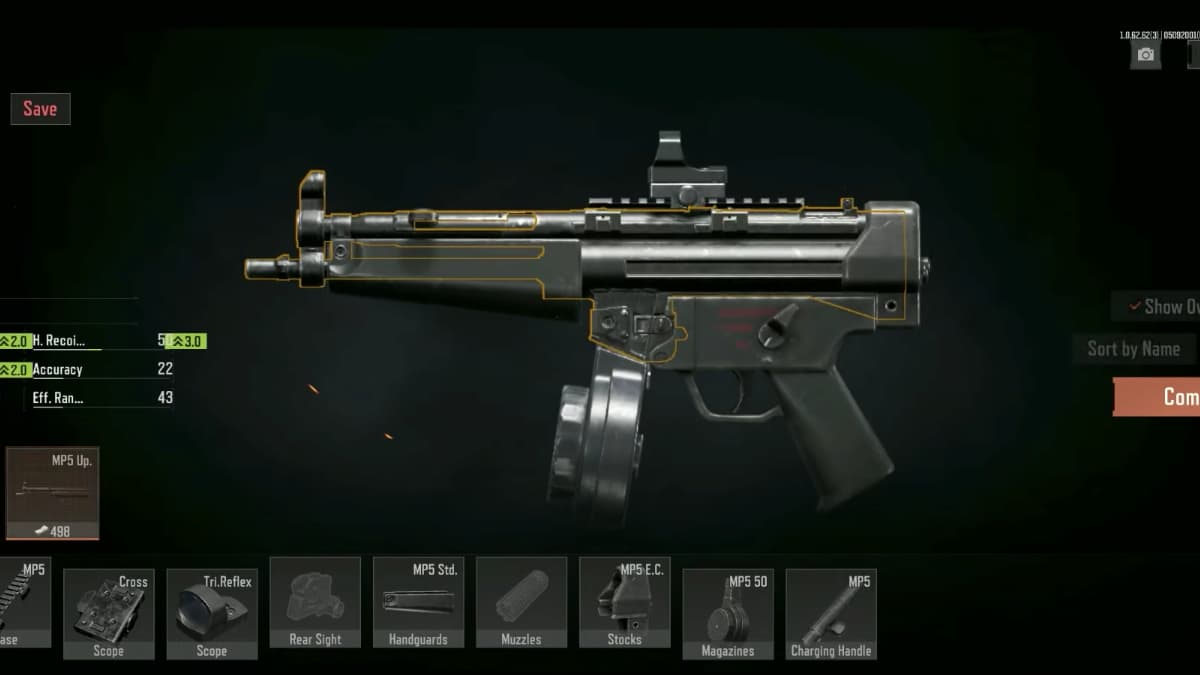1200x675 pixels.
Task: Open the MP5 50 Magazines slot
Action: [x=727, y=614]
